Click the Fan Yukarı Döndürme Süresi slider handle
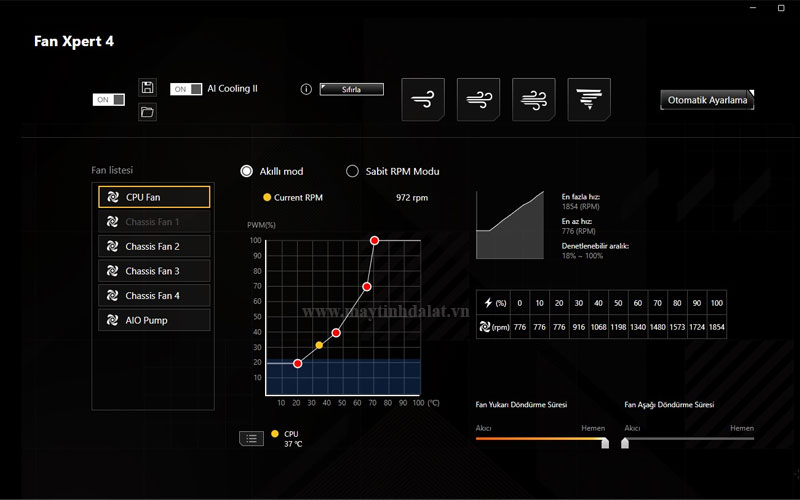 (604, 442)
